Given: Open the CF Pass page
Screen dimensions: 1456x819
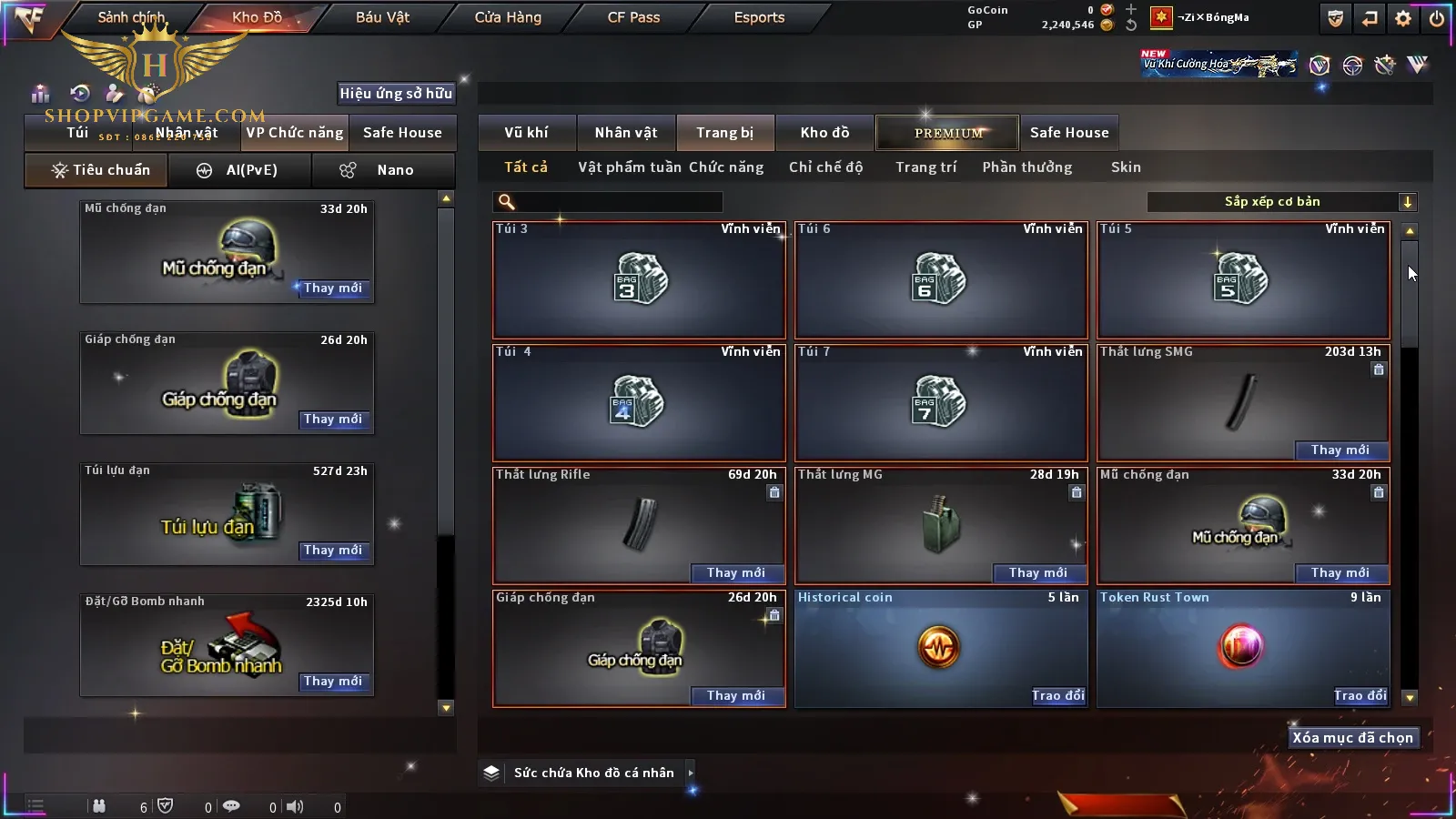Looking at the screenshot, I should pos(633,17).
